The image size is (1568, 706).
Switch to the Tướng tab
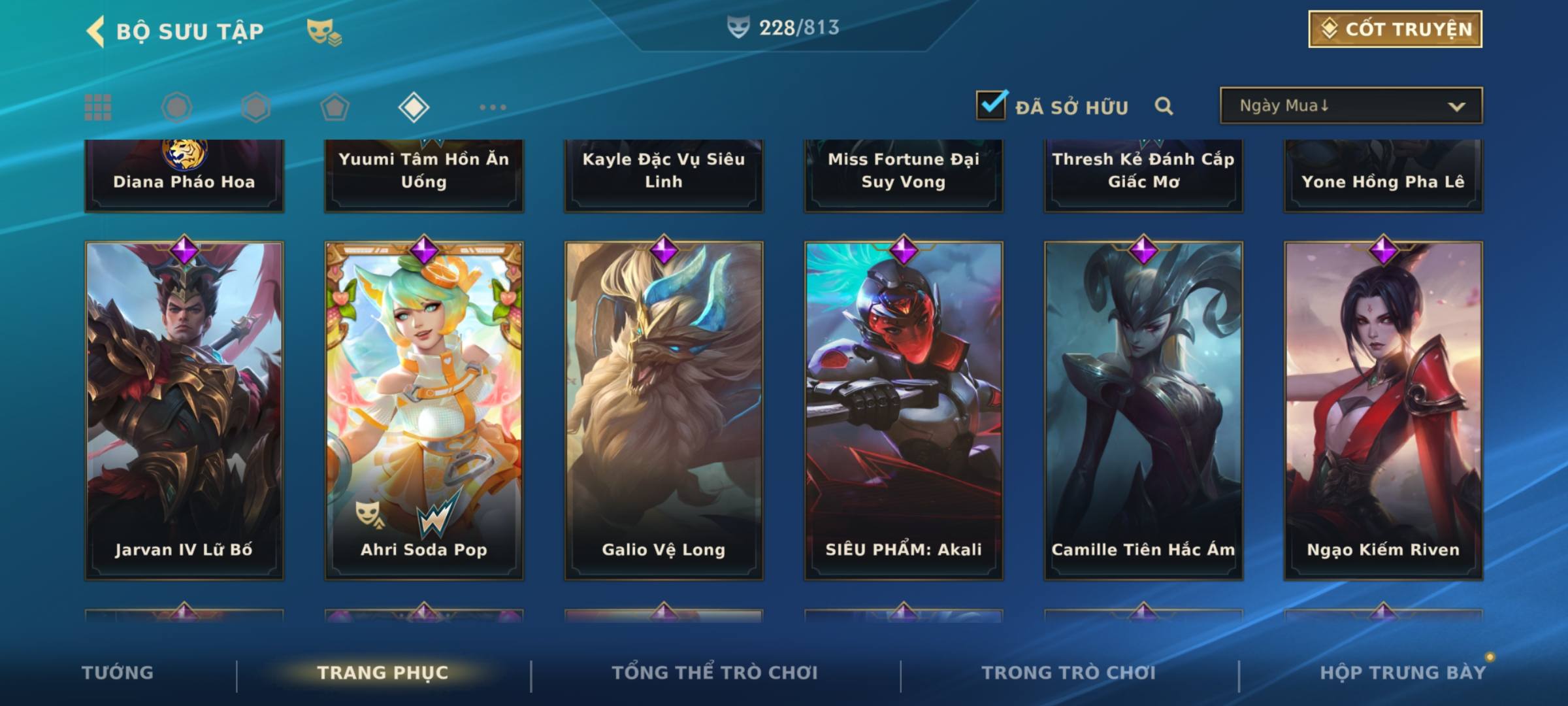(118, 673)
